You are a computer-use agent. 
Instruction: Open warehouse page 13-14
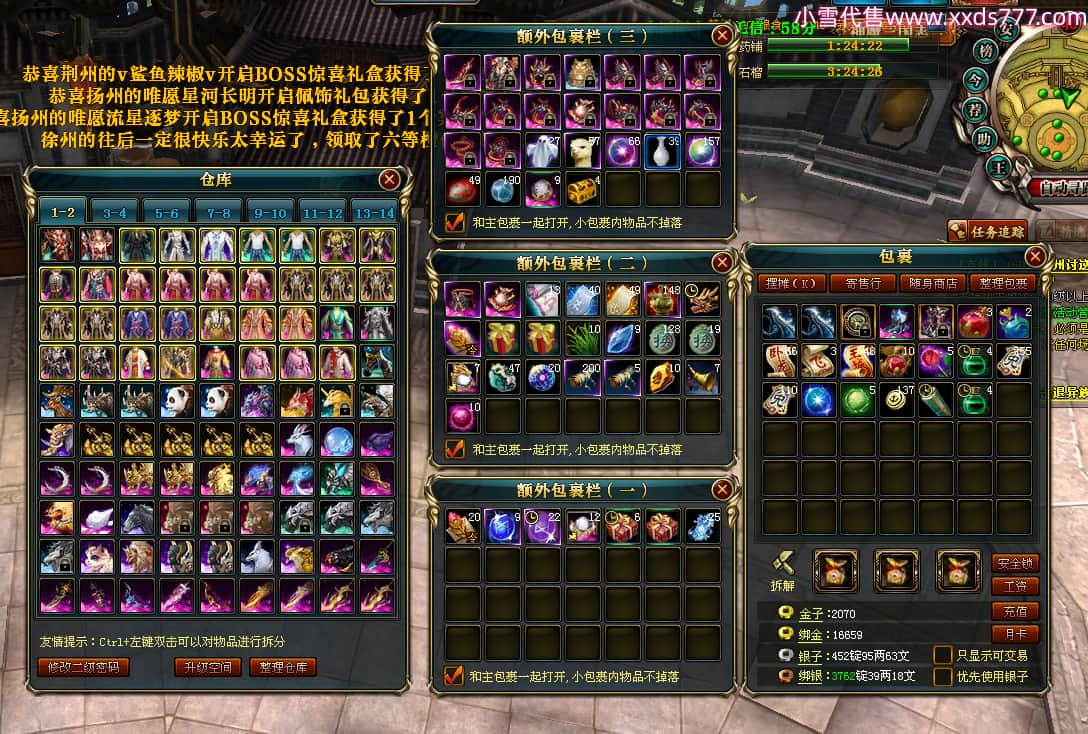coord(374,212)
